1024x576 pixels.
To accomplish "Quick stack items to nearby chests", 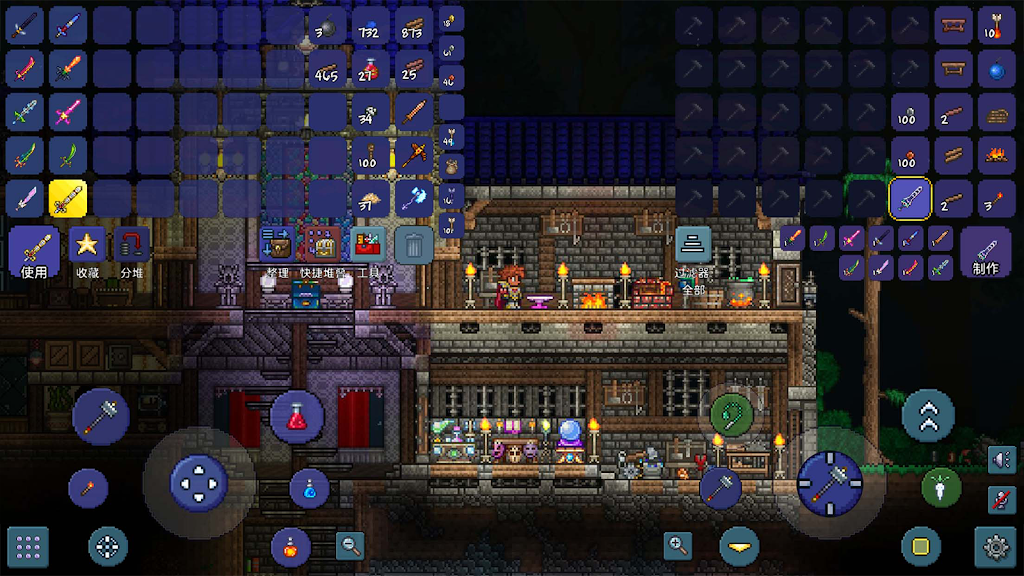I will [x=321, y=245].
